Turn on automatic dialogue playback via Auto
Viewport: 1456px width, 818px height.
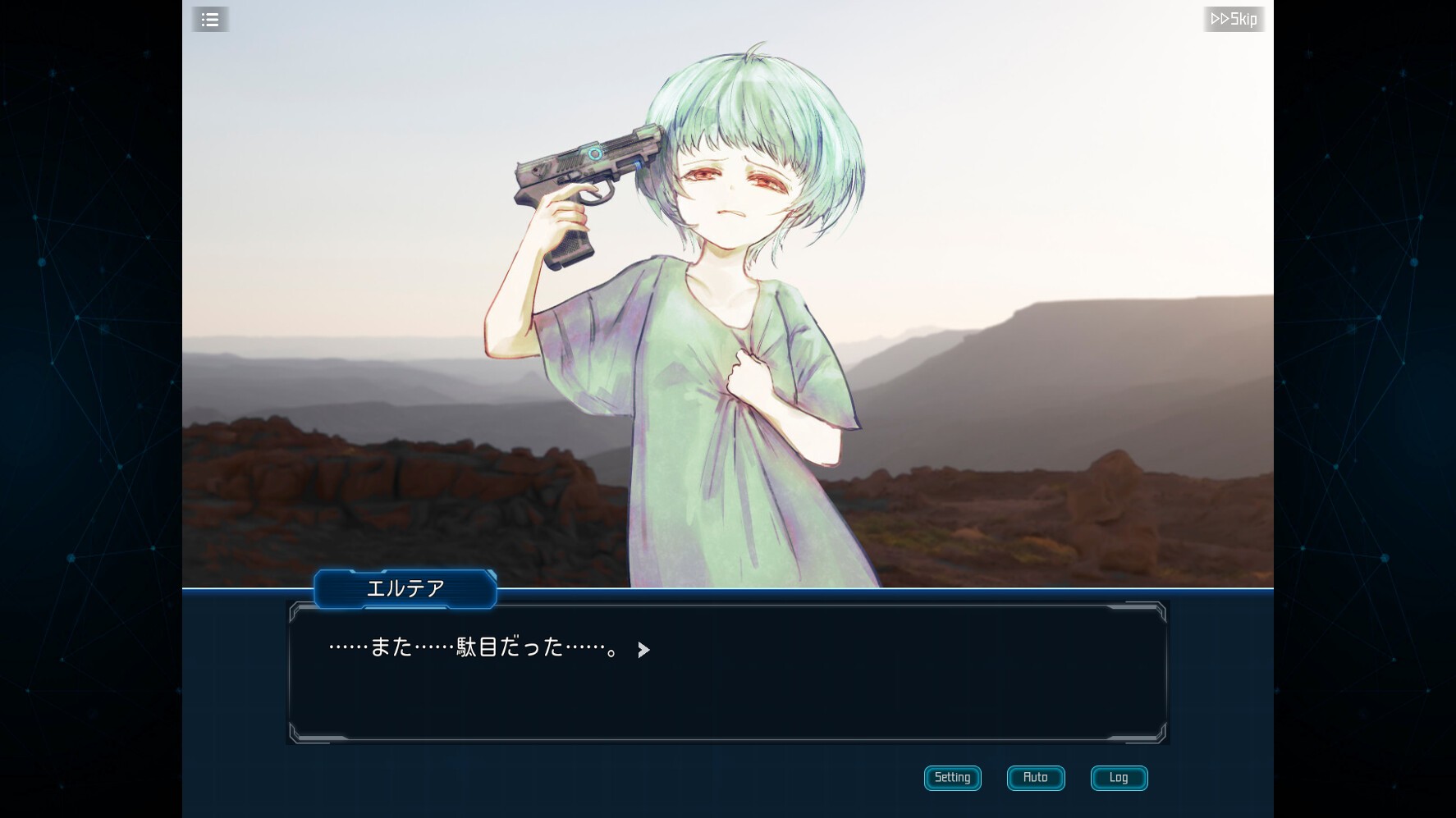tap(1036, 778)
